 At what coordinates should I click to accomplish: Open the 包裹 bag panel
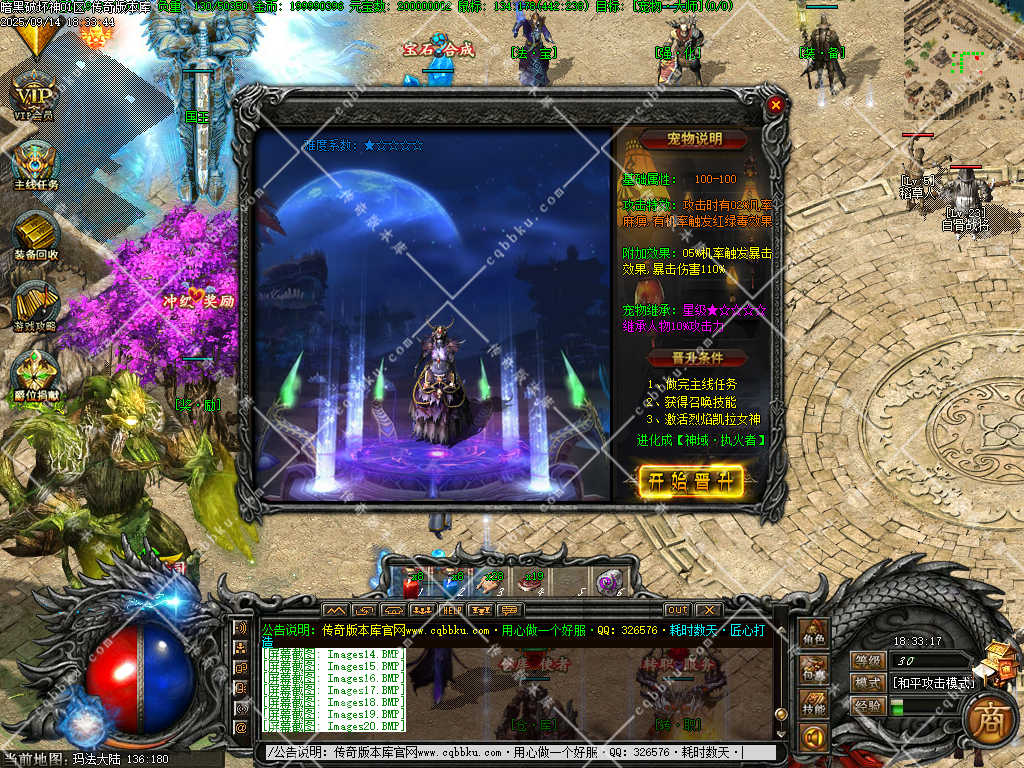813,670
